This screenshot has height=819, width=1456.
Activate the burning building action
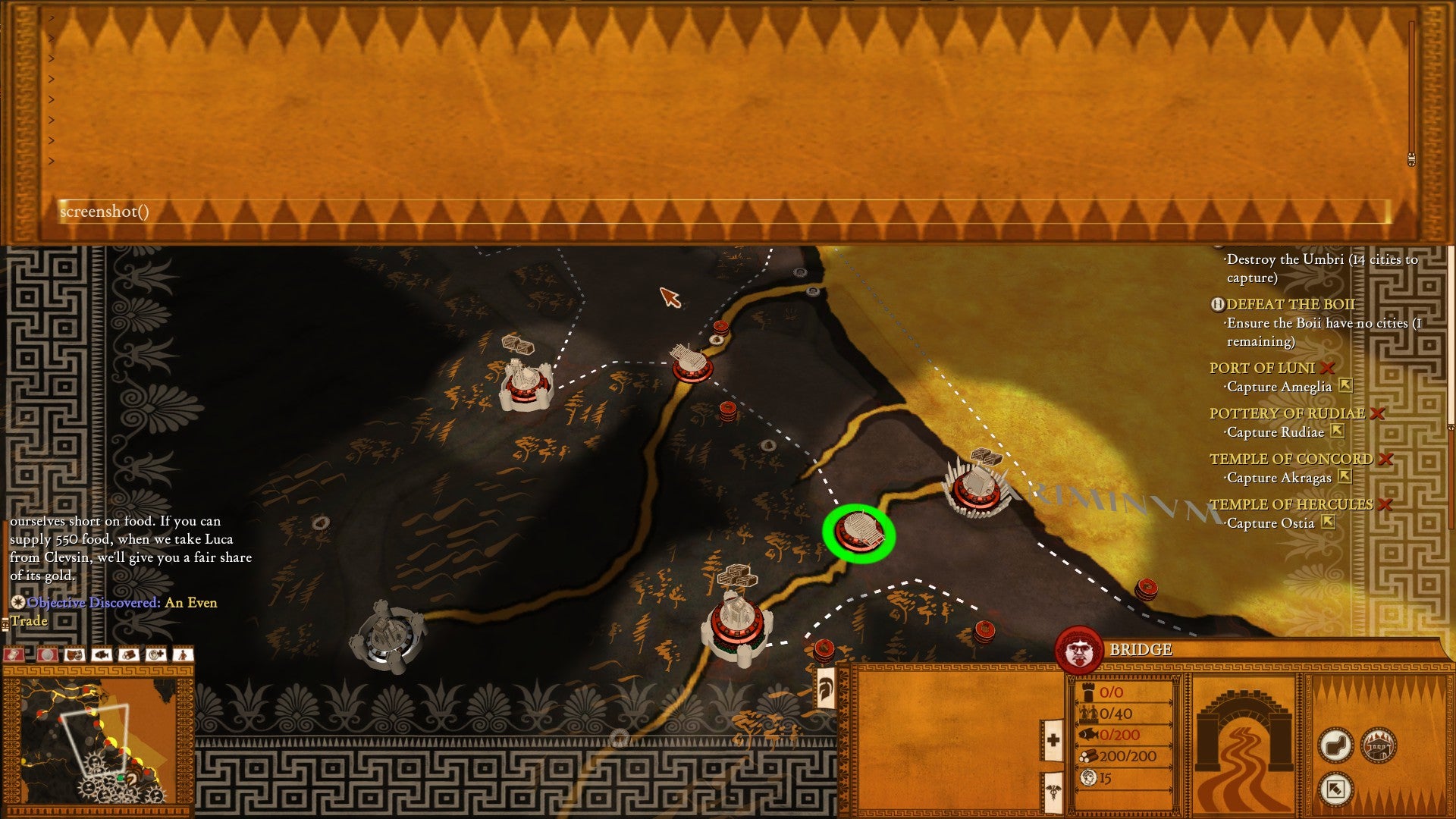tap(1379, 745)
